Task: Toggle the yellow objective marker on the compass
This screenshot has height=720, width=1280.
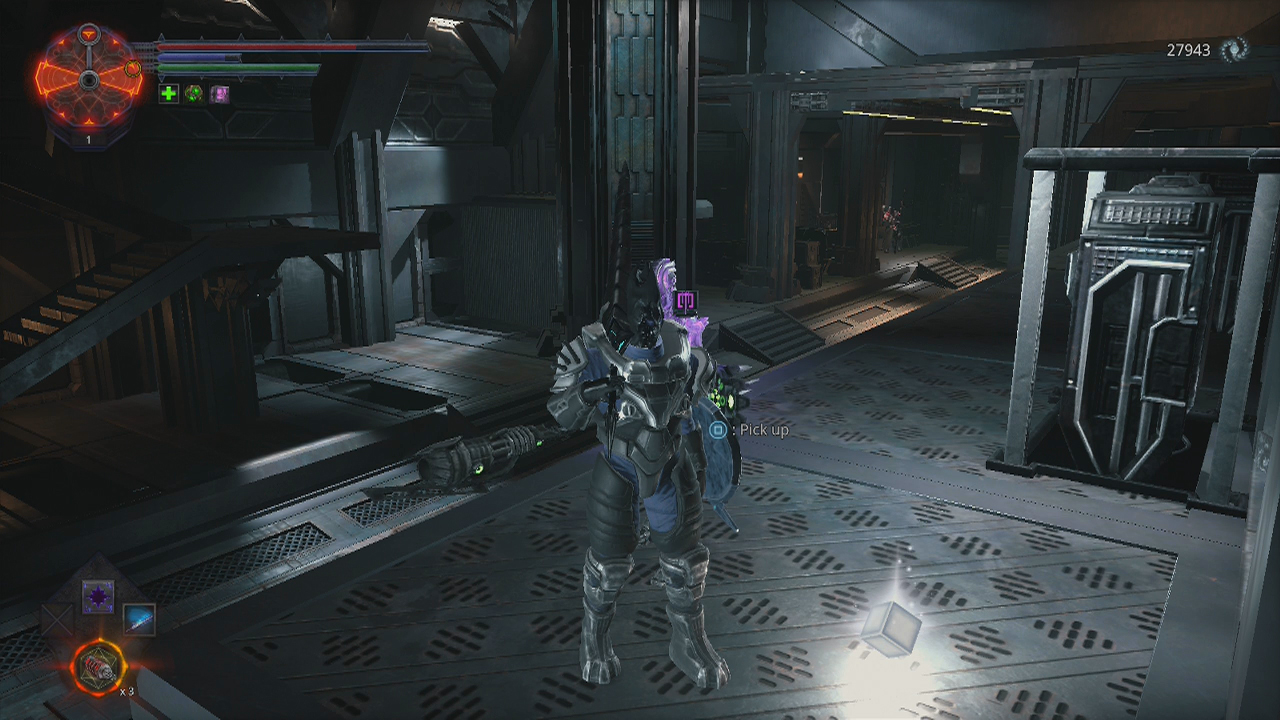Action: point(133,69)
